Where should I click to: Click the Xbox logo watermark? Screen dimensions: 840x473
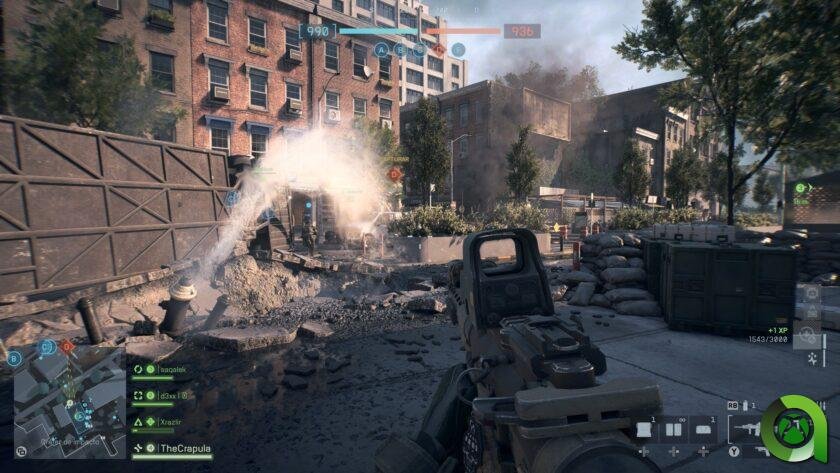pyautogui.click(x=793, y=430)
